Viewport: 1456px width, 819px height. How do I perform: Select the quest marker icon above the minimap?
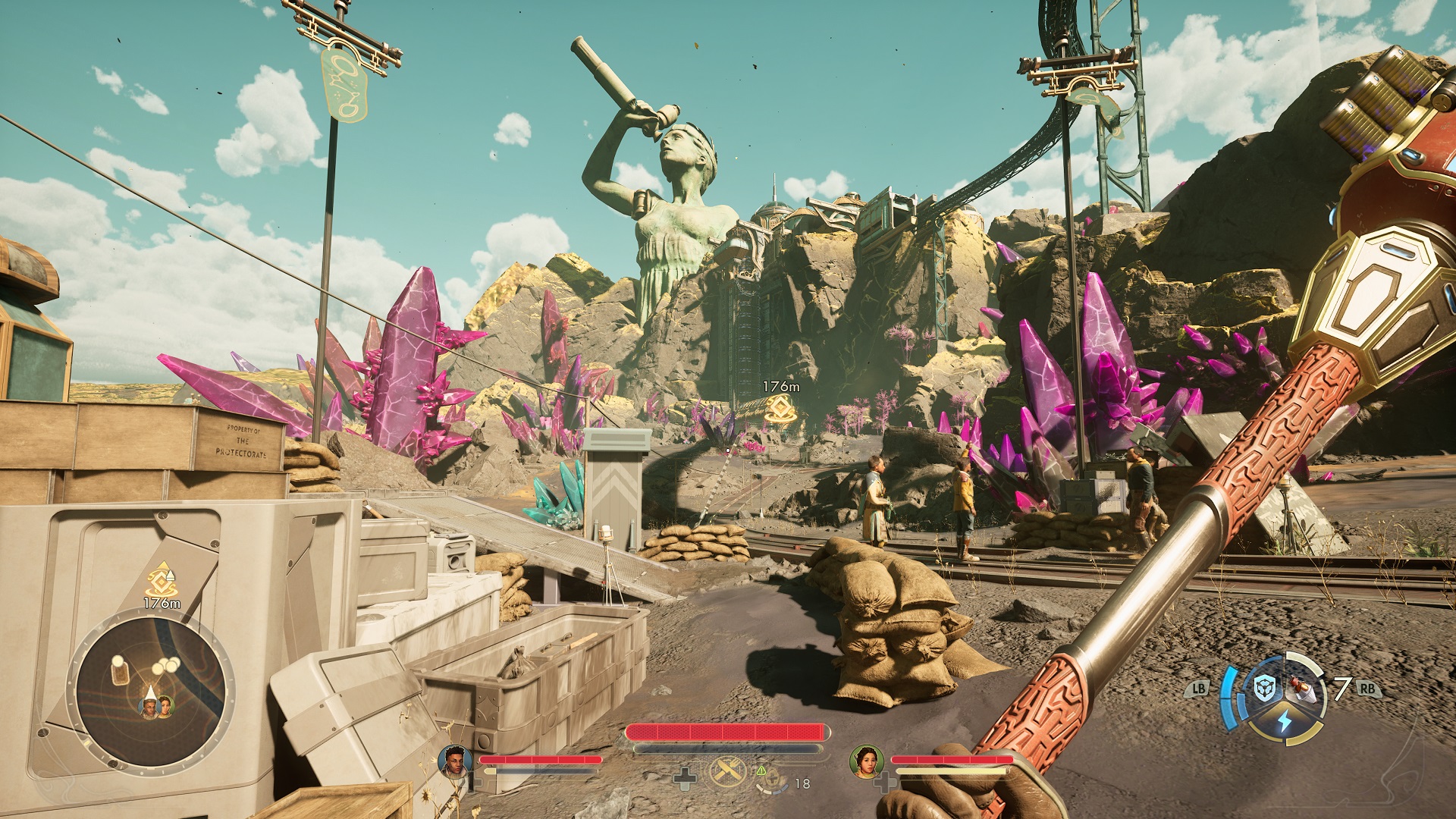pyautogui.click(x=161, y=581)
